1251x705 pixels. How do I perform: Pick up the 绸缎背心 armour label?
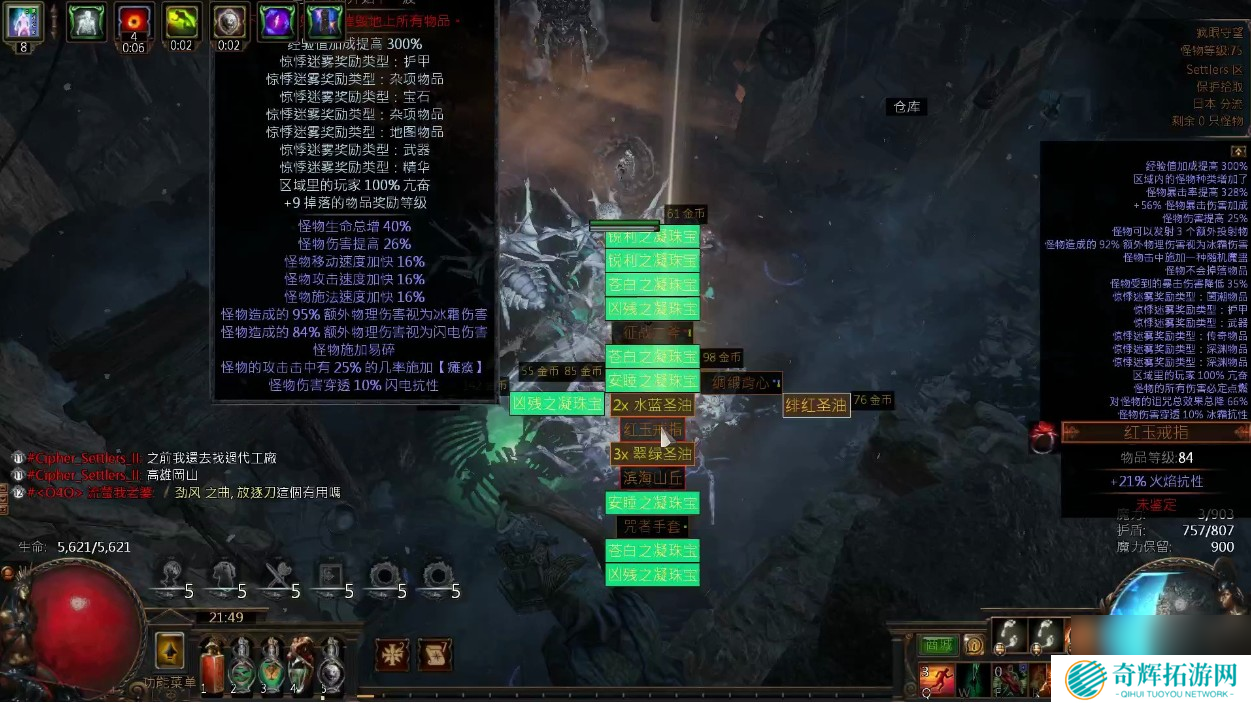(x=741, y=382)
